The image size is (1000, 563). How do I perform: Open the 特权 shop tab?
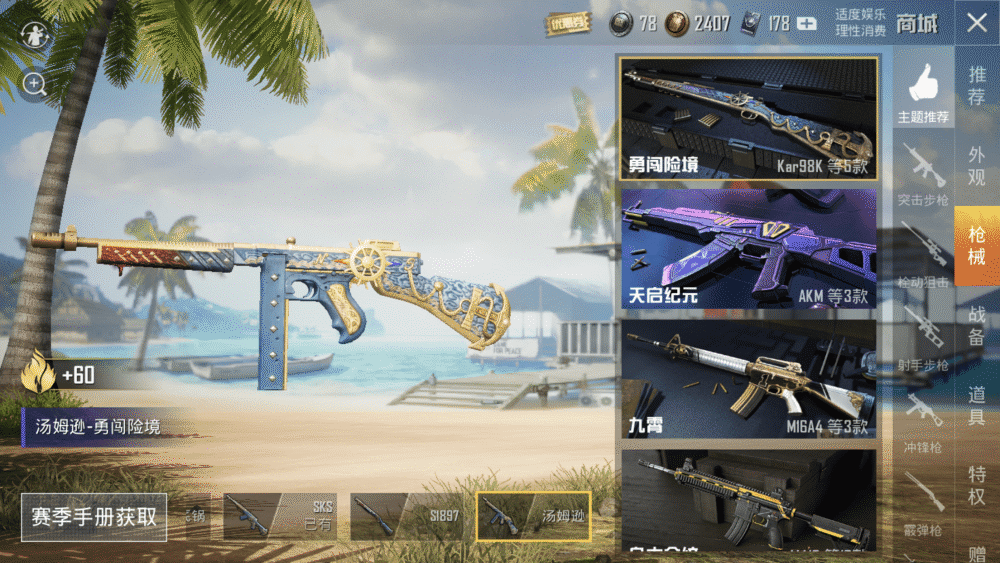[976, 484]
